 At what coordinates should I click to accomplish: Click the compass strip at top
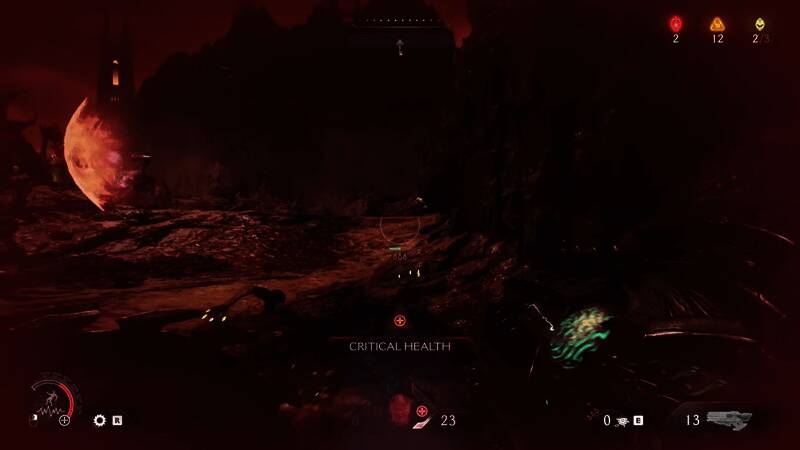(x=400, y=19)
